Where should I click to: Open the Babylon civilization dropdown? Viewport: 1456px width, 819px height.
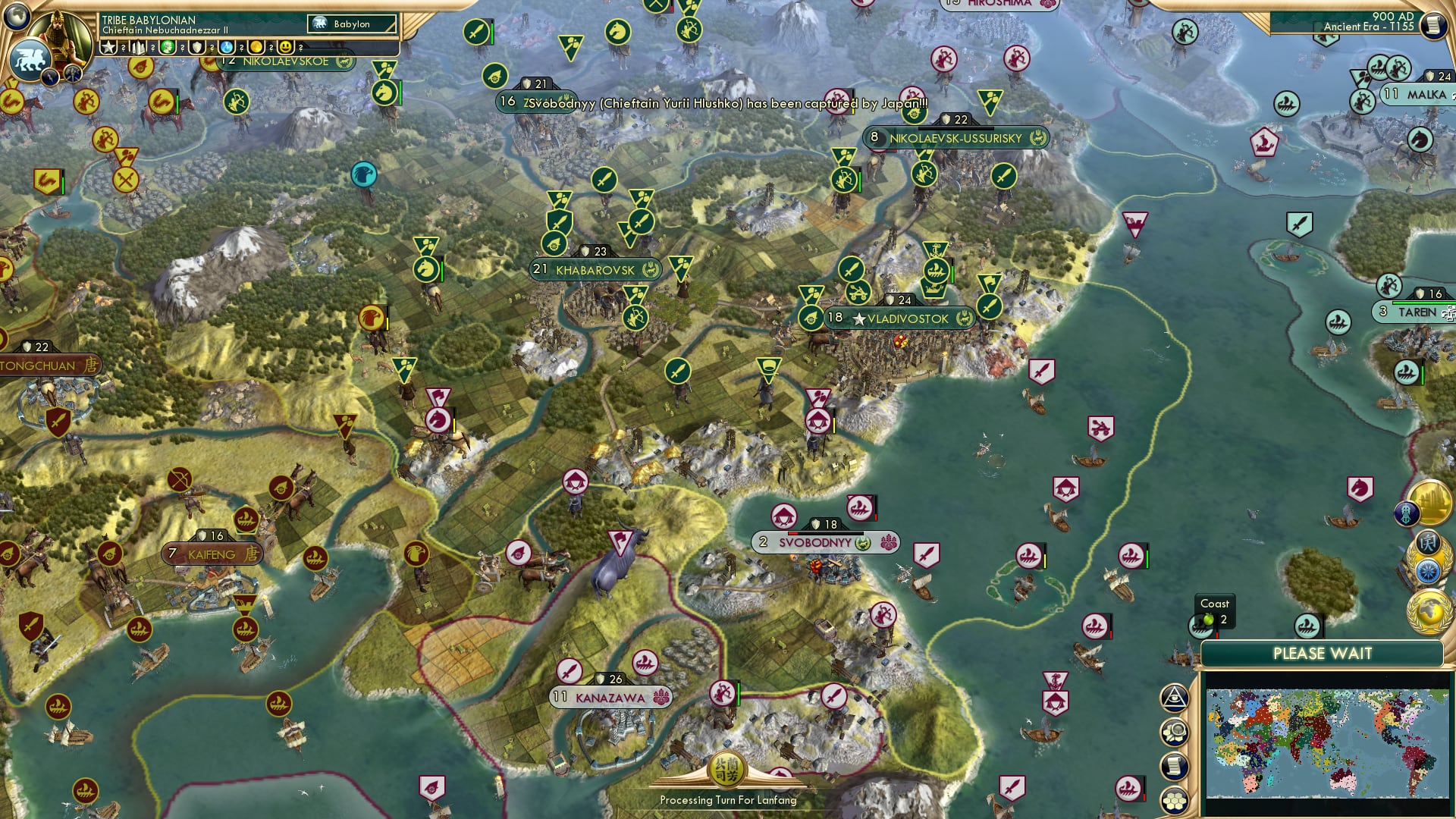pos(351,24)
